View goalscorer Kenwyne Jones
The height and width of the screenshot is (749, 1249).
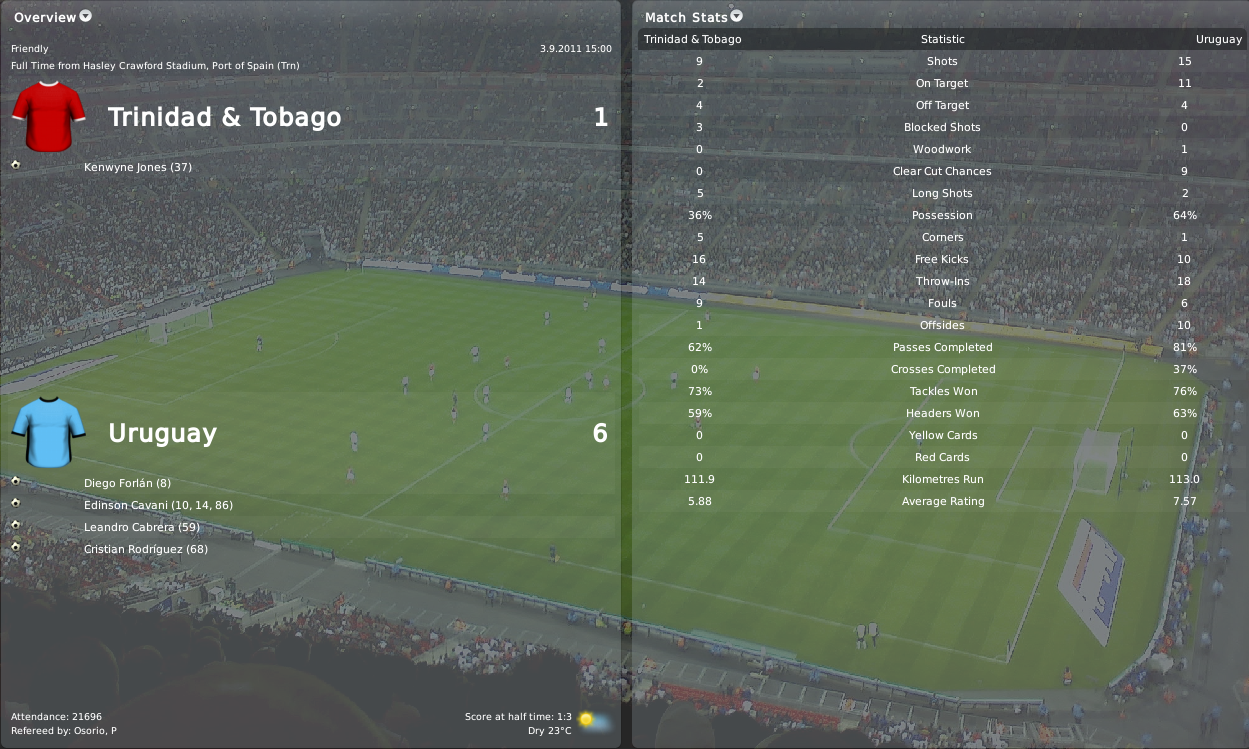pyautogui.click(x=138, y=167)
